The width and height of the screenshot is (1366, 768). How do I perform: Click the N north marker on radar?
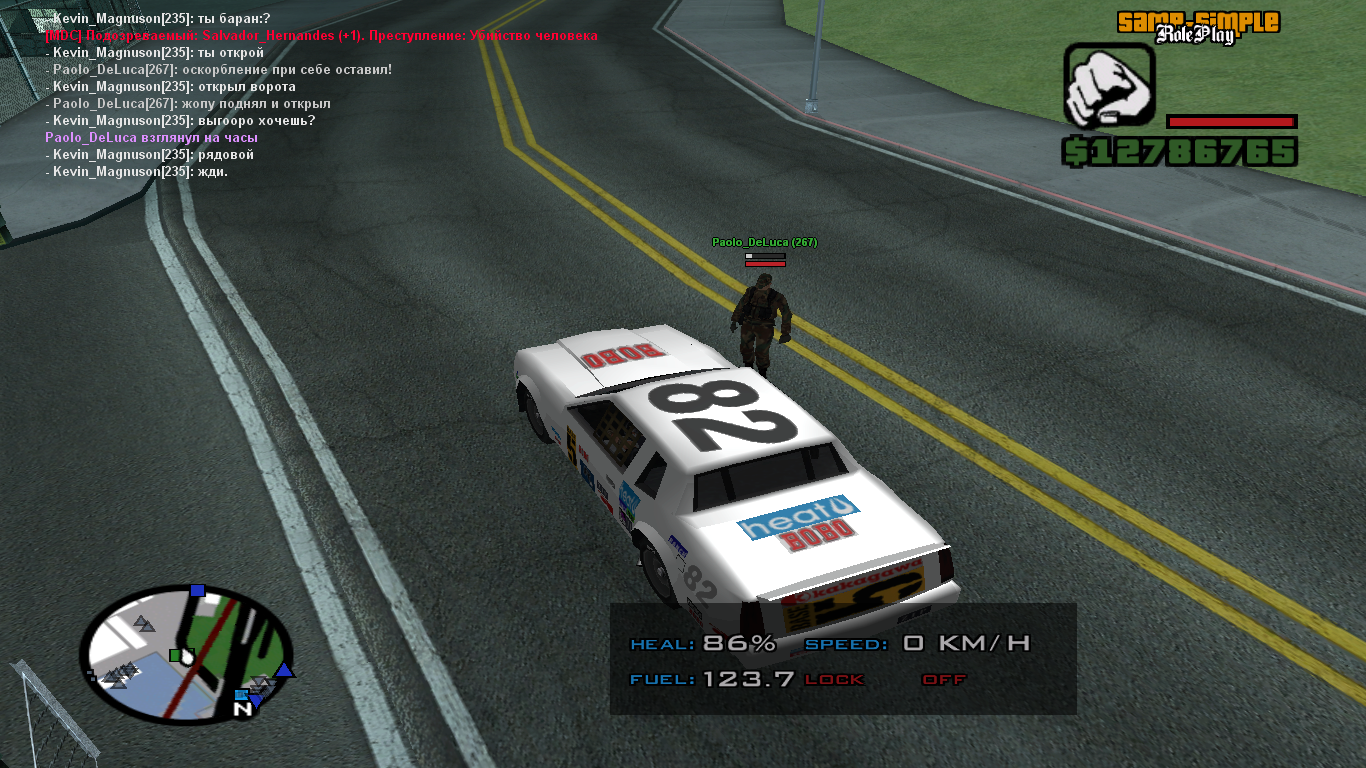[x=242, y=708]
